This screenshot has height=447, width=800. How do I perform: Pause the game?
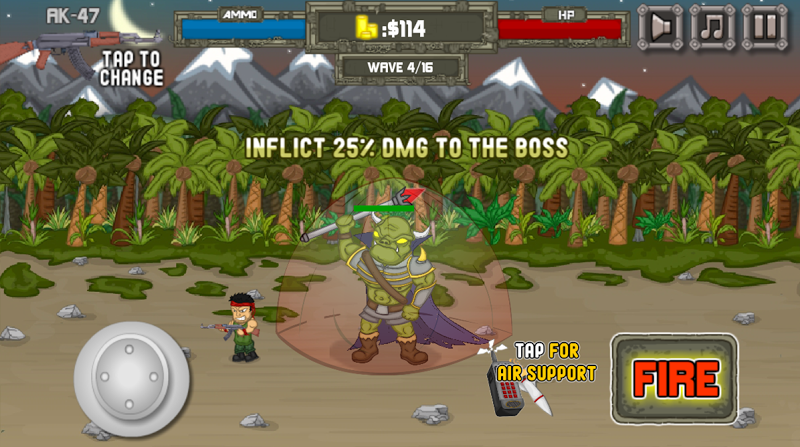[x=764, y=27]
